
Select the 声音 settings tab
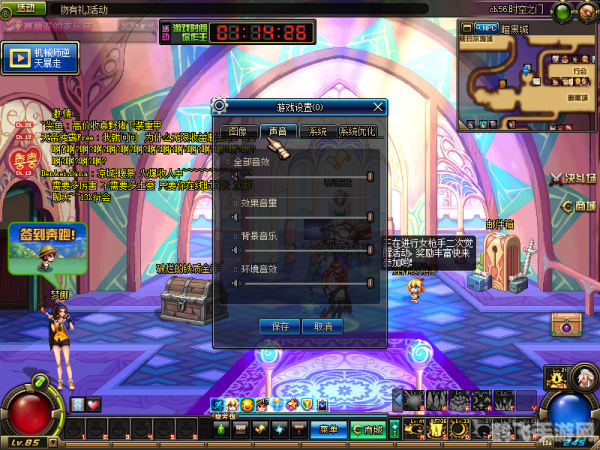click(x=277, y=131)
